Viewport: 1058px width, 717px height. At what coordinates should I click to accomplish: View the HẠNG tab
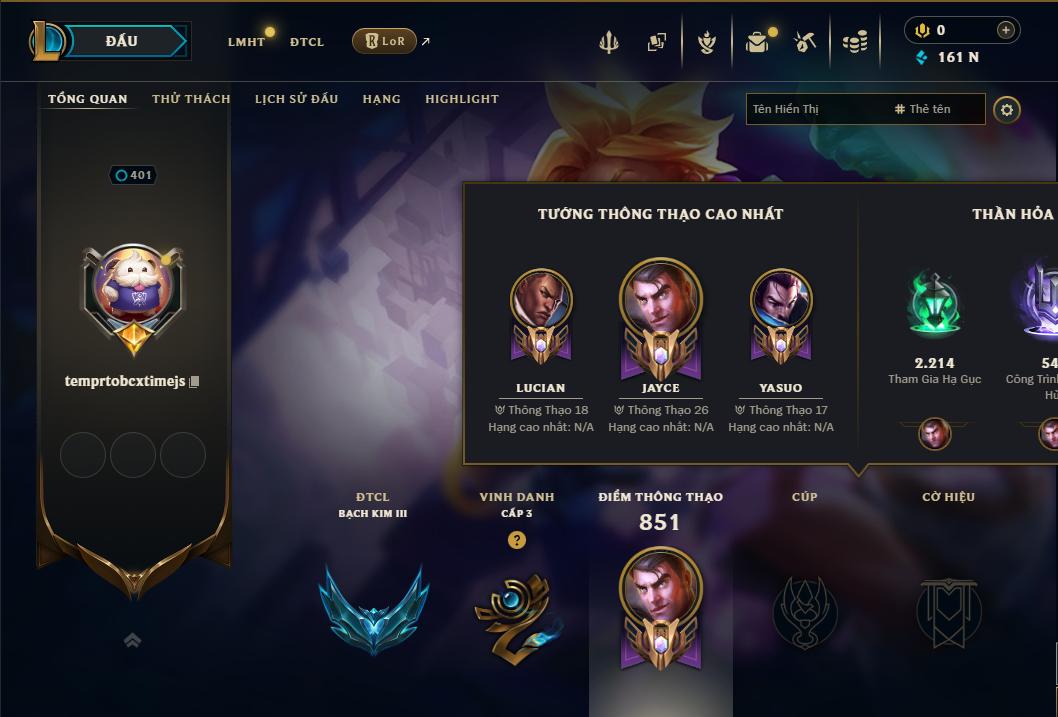click(381, 99)
